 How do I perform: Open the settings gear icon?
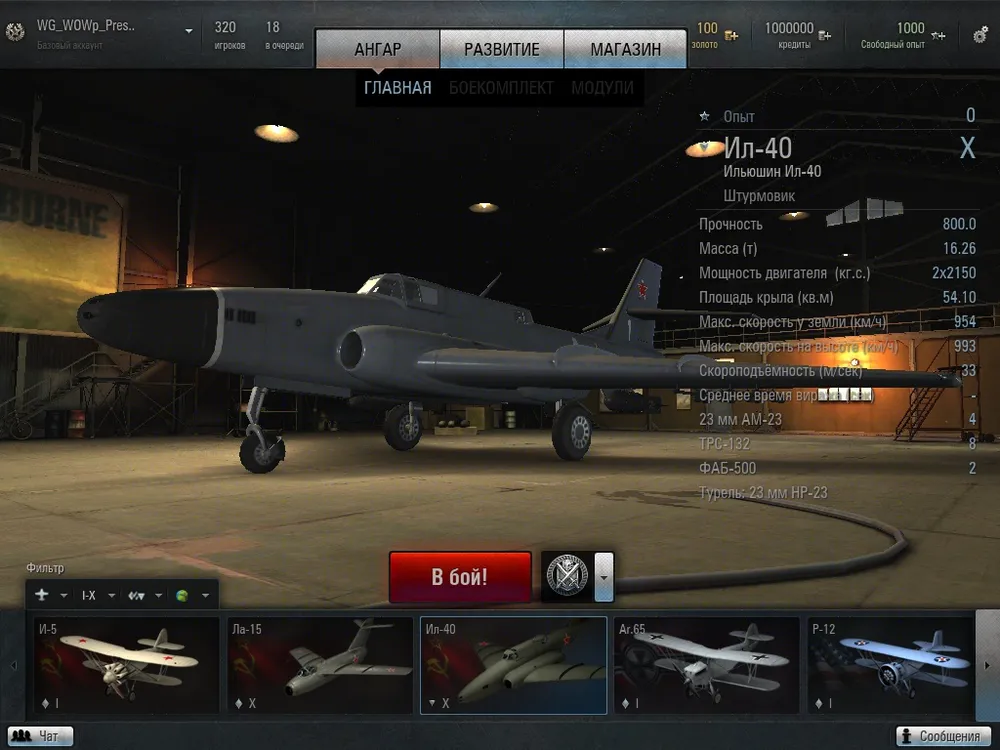pyautogui.click(x=980, y=35)
